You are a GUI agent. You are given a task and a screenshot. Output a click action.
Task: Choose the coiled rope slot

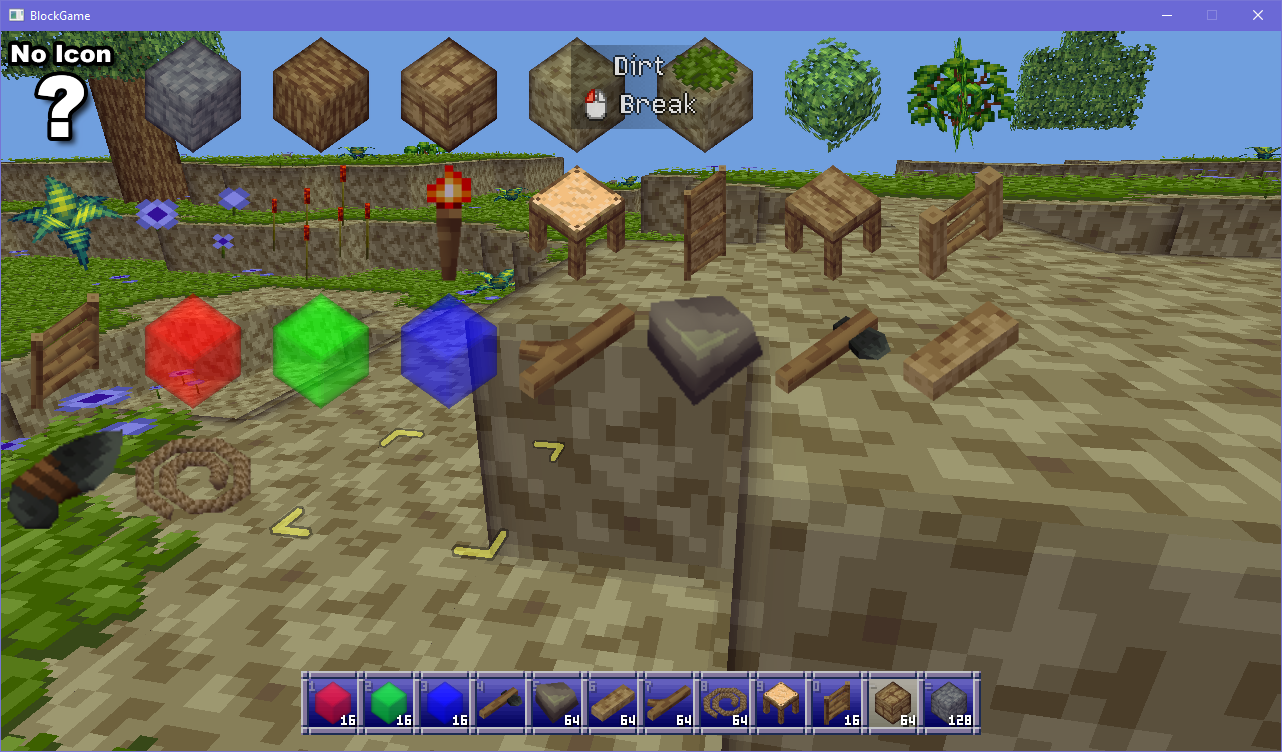click(724, 703)
